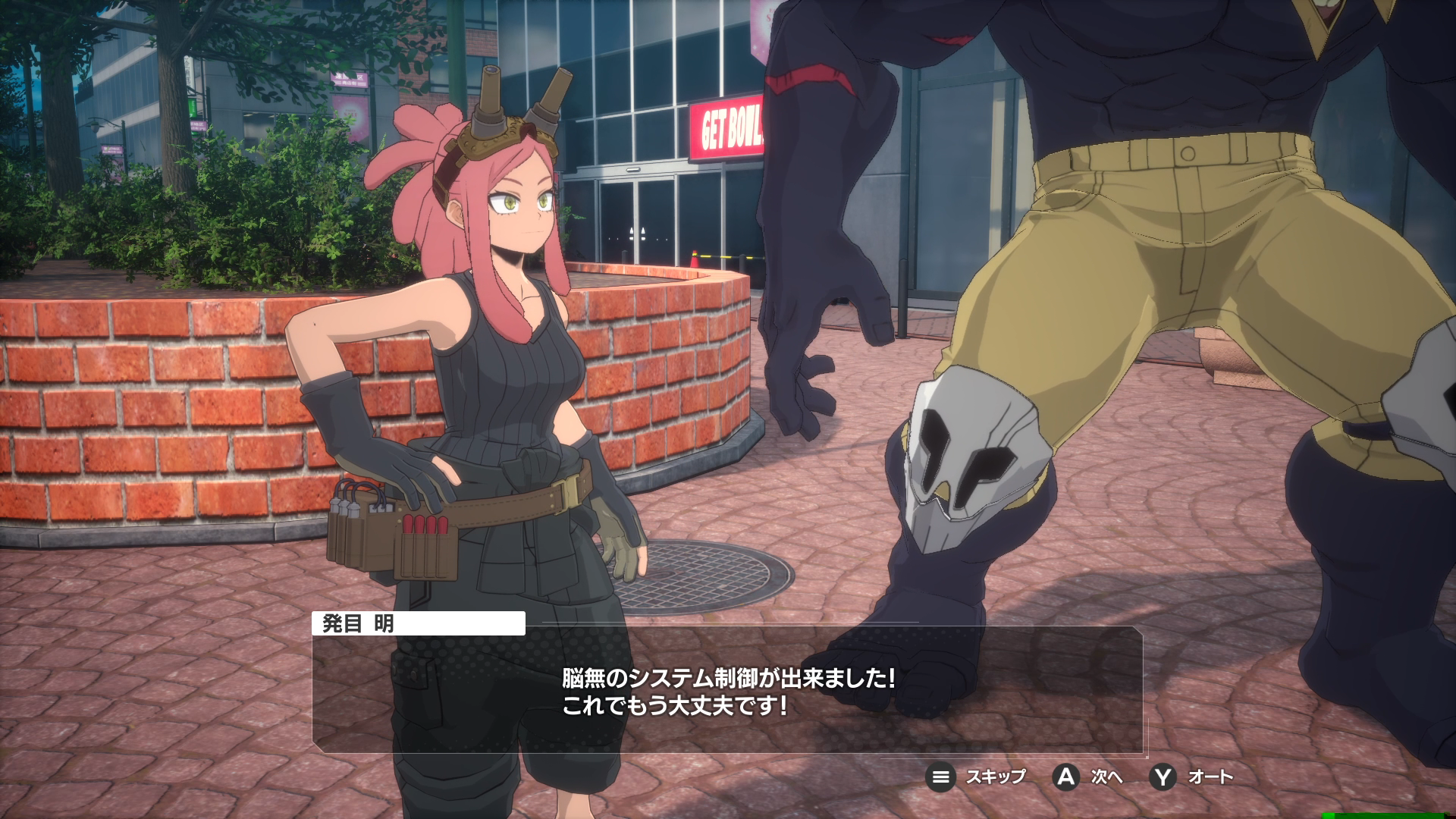Advance the dialogue with 次へ
The width and height of the screenshot is (1456, 819).
(1087, 777)
